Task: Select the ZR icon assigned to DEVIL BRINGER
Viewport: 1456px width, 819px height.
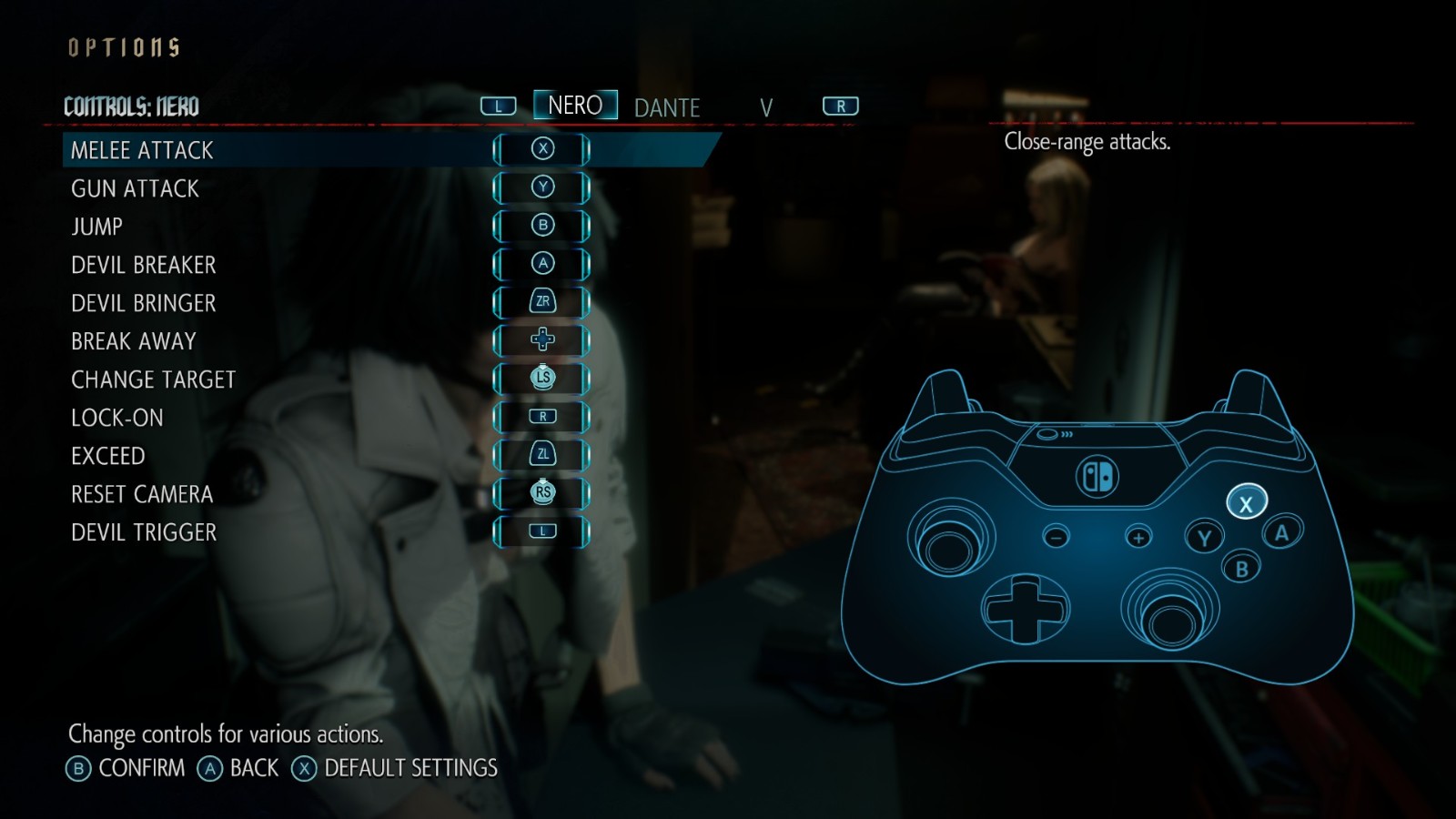Action: [x=542, y=302]
